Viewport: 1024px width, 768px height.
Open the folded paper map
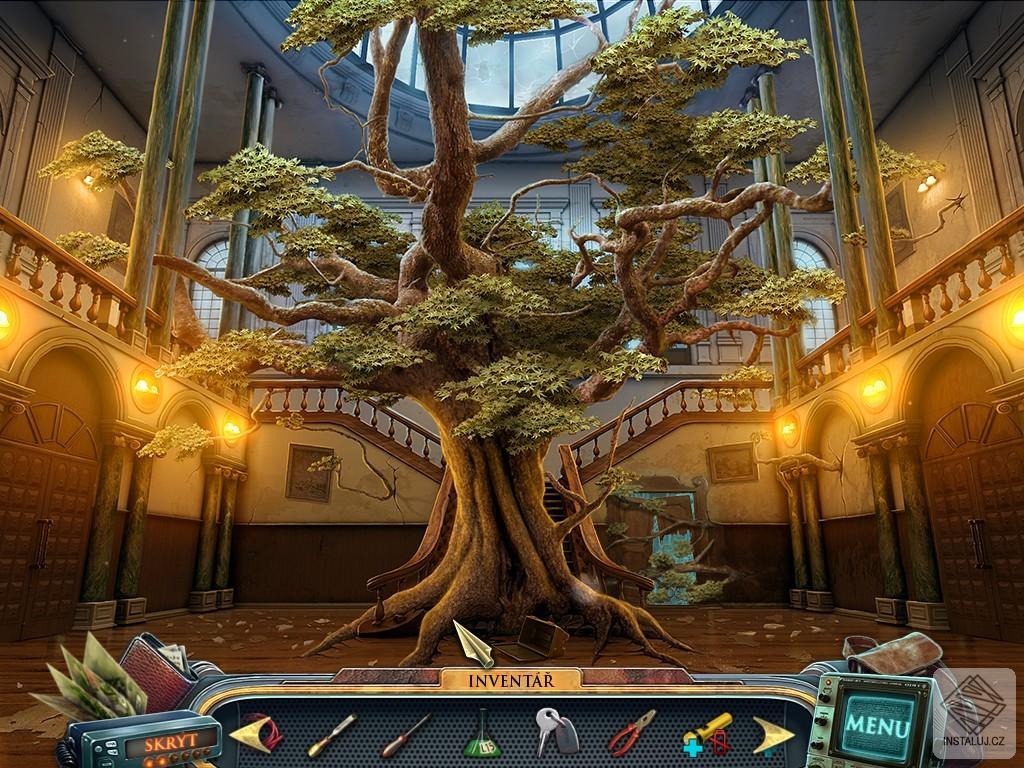pos(90,680)
